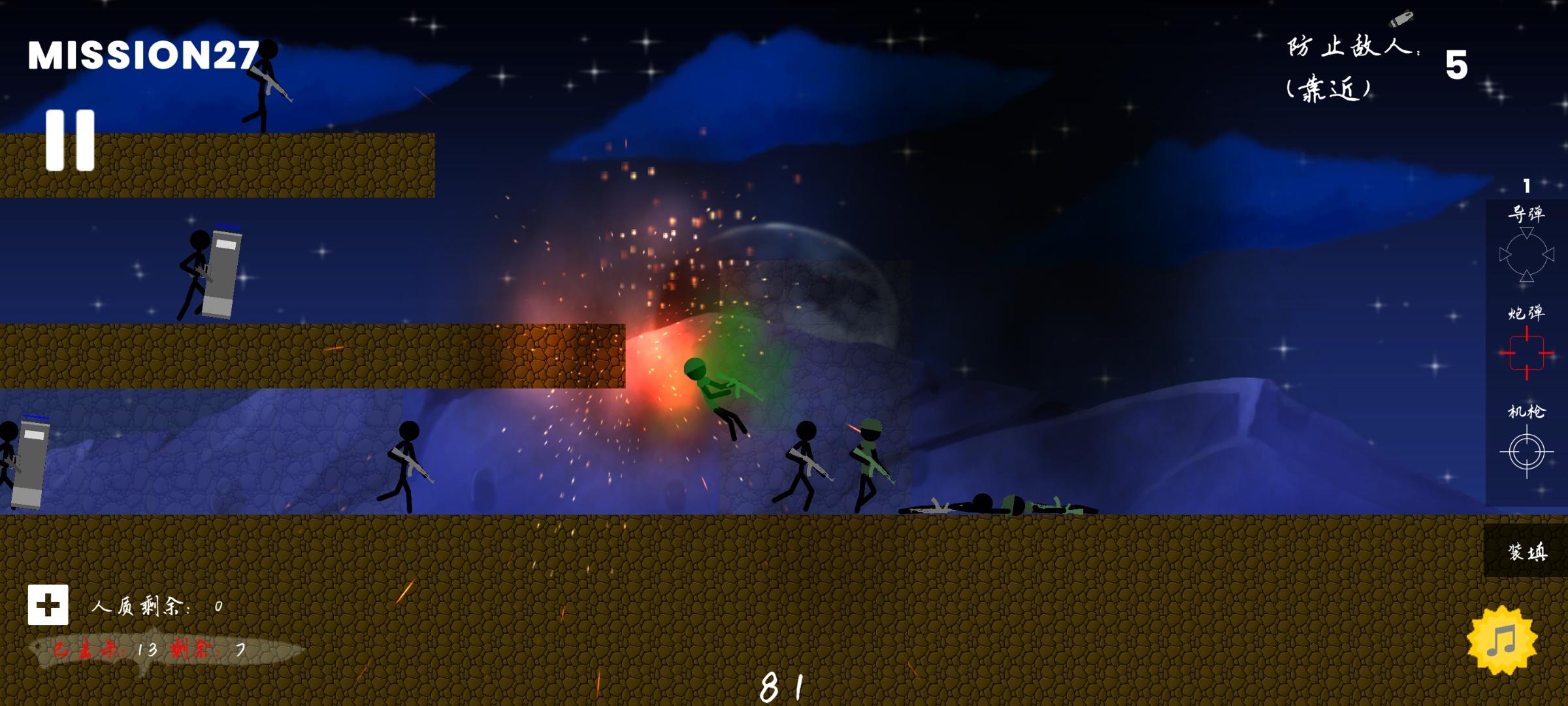Screen dimensions: 1568x706
Task: Switch to the 机枪 machine gun
Action: (1526, 451)
